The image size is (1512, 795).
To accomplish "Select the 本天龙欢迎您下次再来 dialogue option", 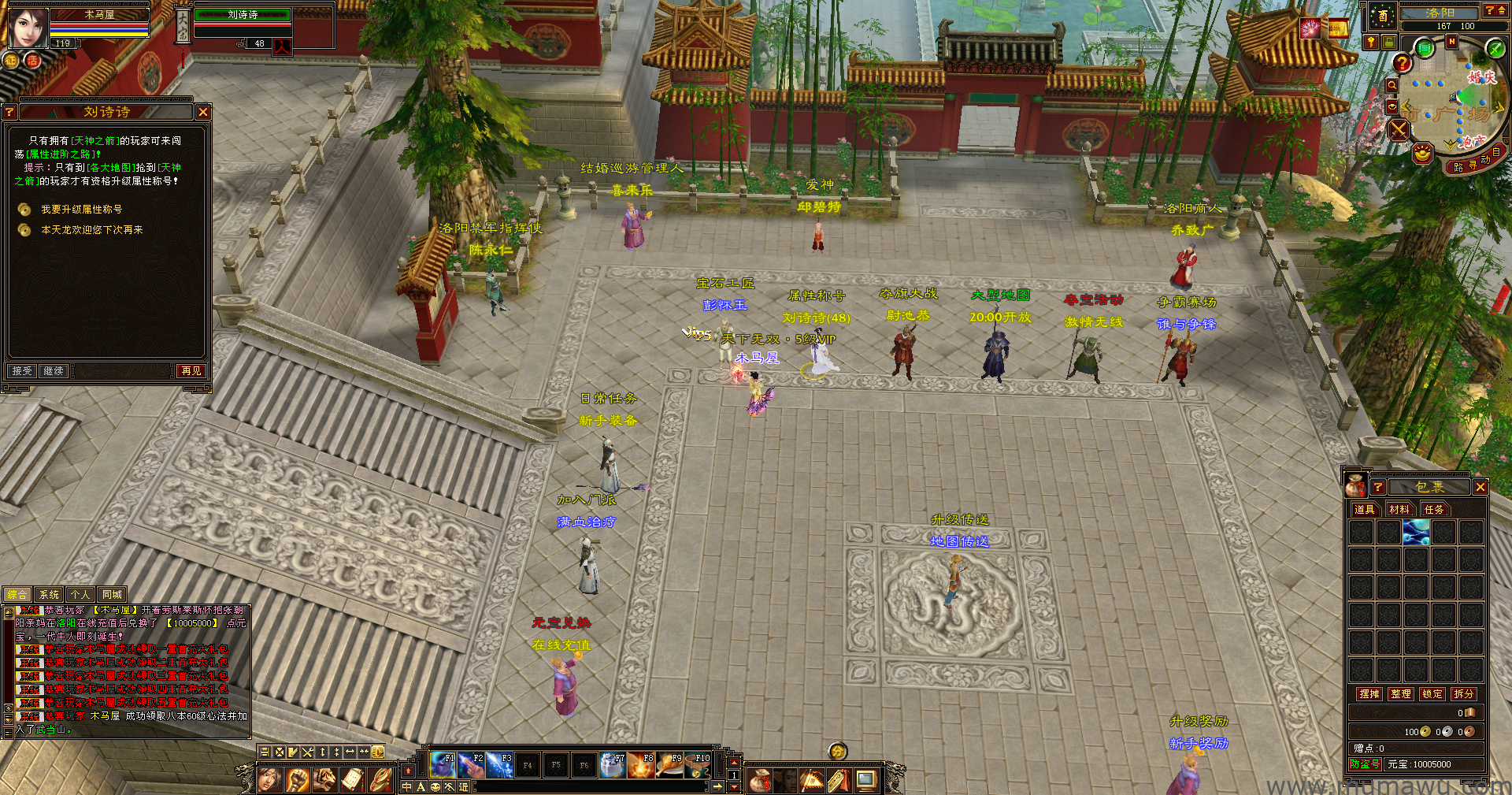I will (91, 230).
